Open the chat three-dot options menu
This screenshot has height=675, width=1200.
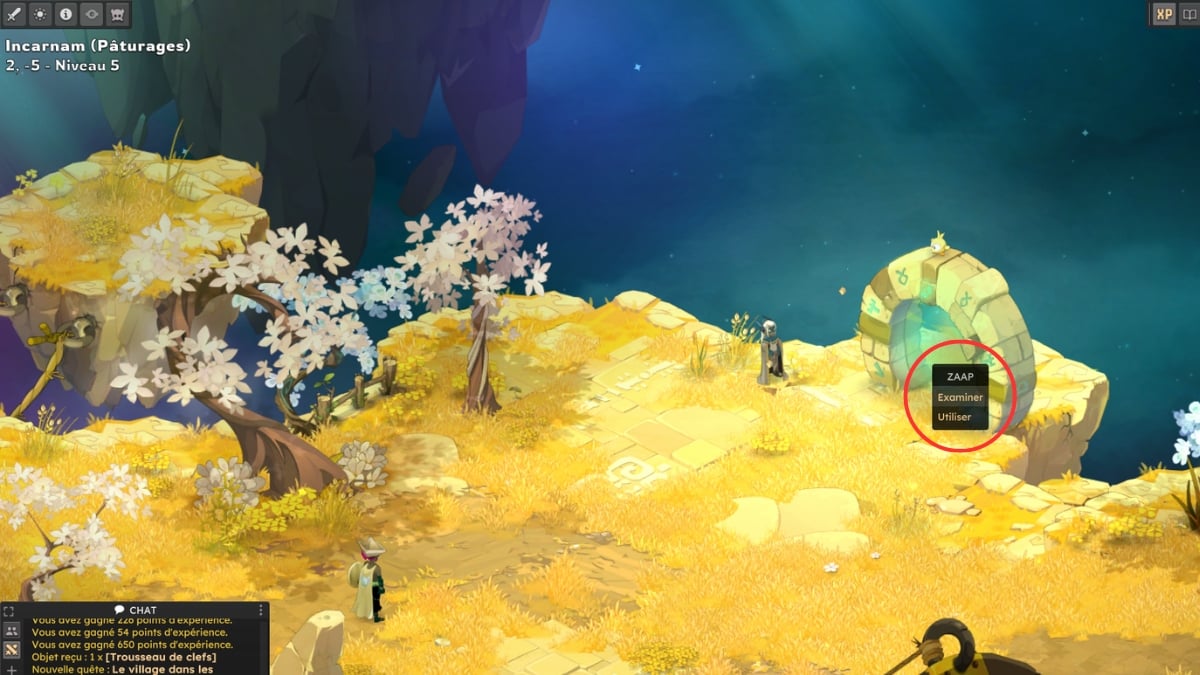pos(262,610)
